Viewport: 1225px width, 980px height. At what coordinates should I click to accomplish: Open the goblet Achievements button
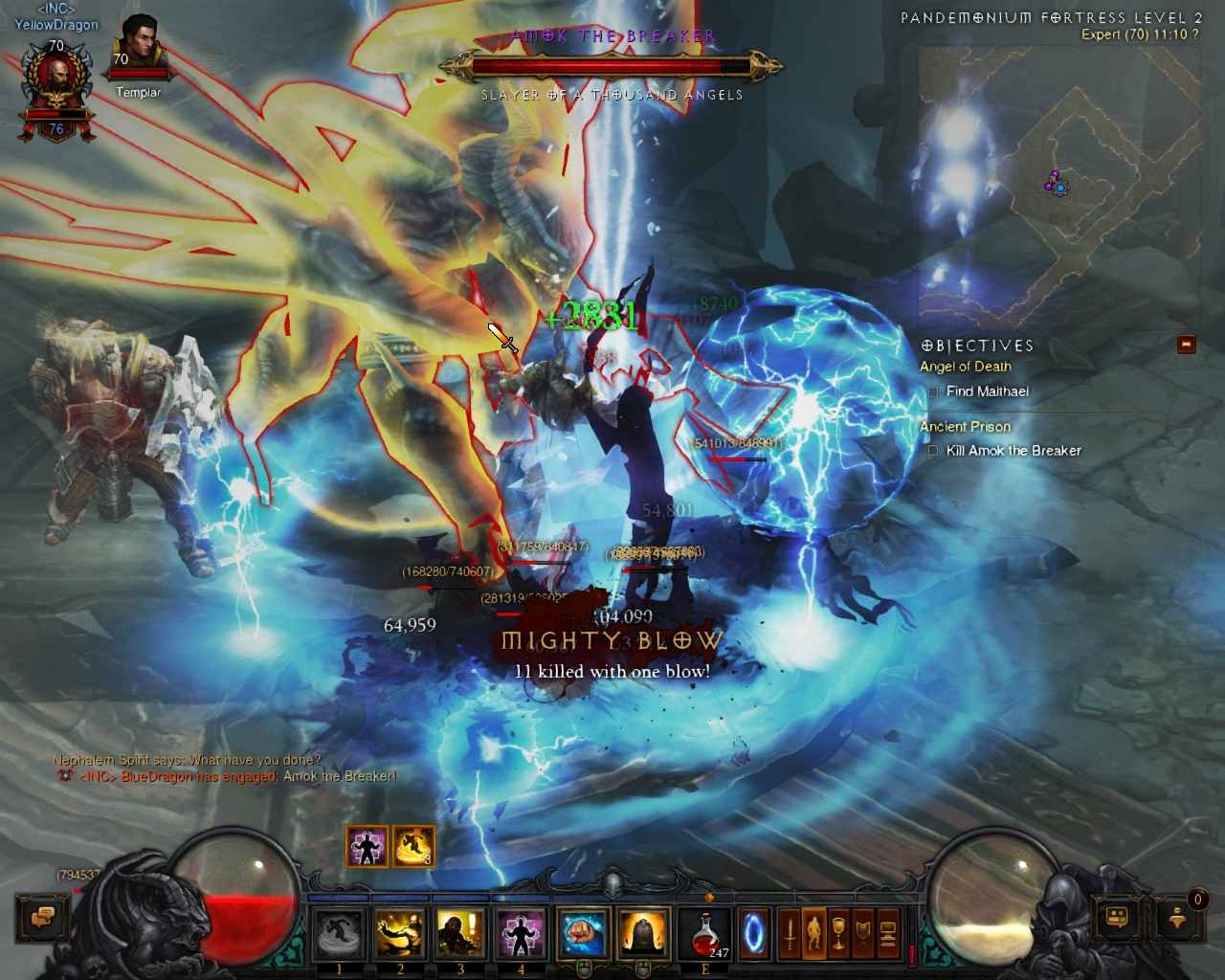point(838,933)
